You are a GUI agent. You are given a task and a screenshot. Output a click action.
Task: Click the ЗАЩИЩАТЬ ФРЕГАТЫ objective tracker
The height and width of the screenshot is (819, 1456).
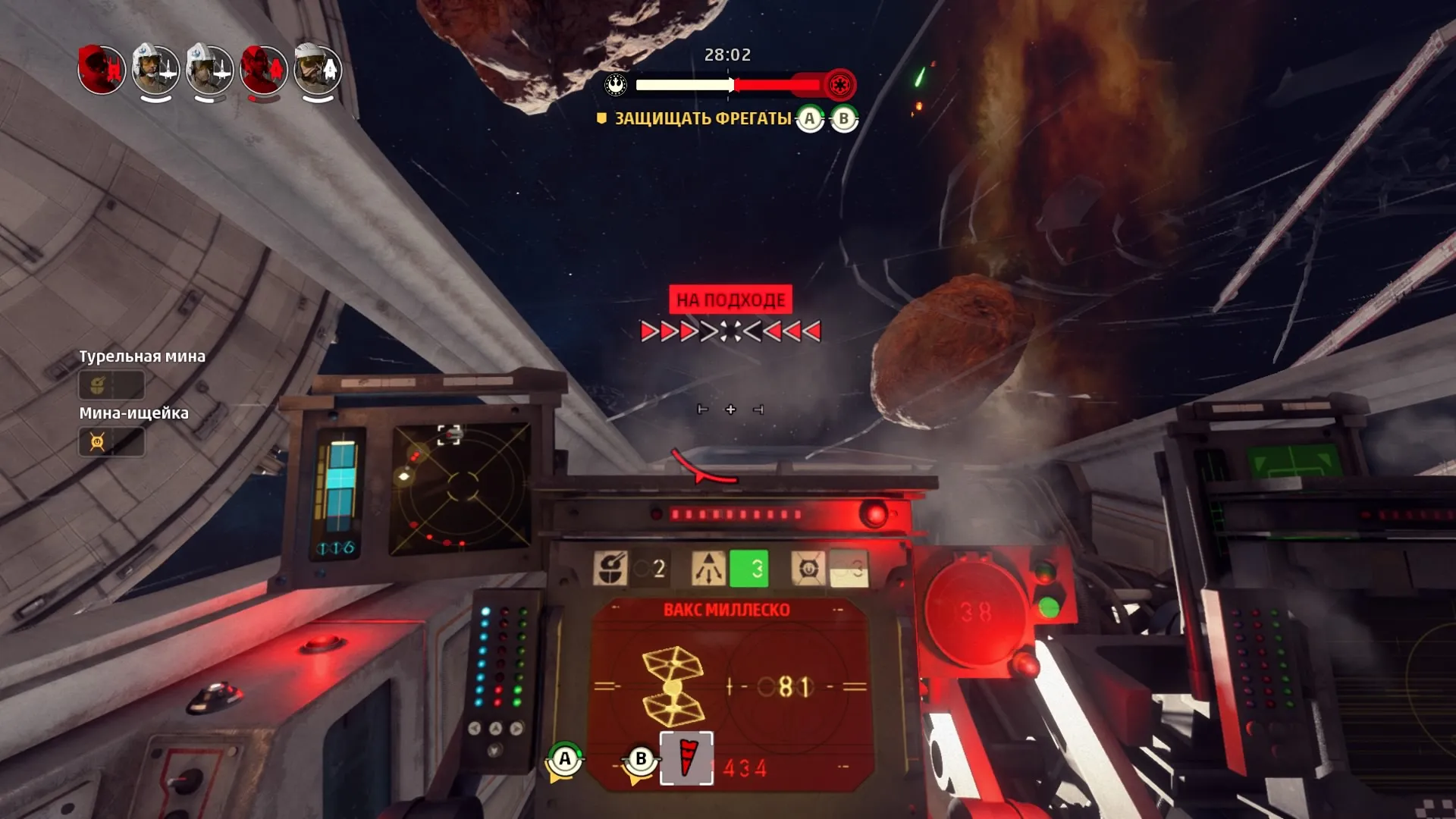point(702,118)
